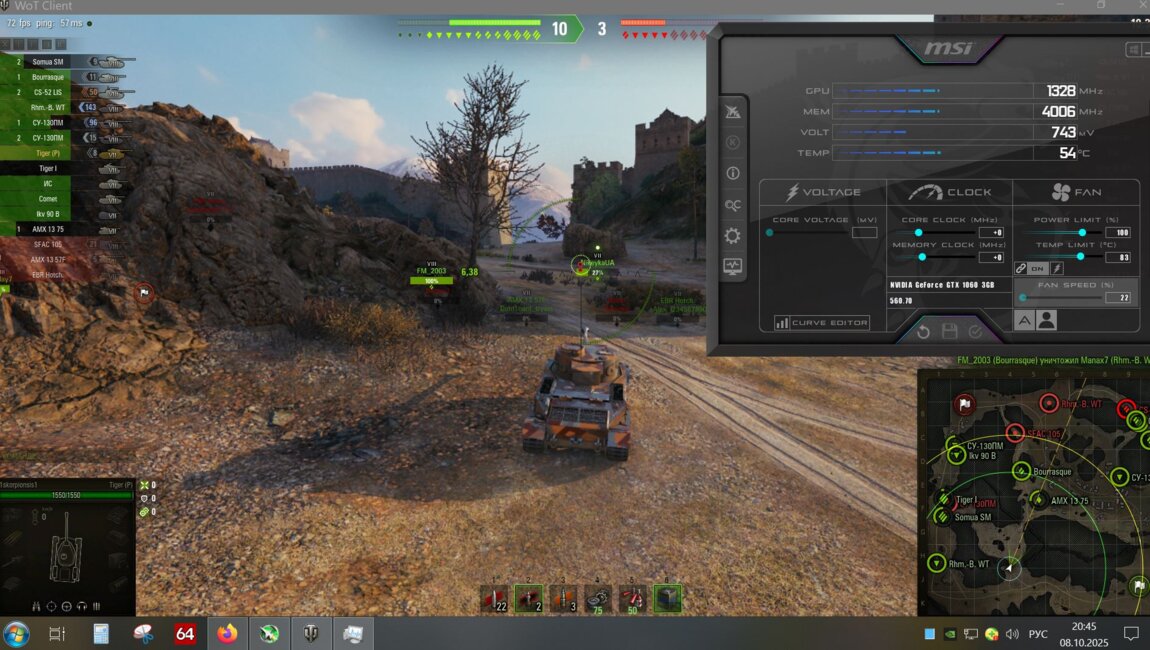
Task: Adjust the Fan Speed slider handle
Action: (x=1022, y=298)
